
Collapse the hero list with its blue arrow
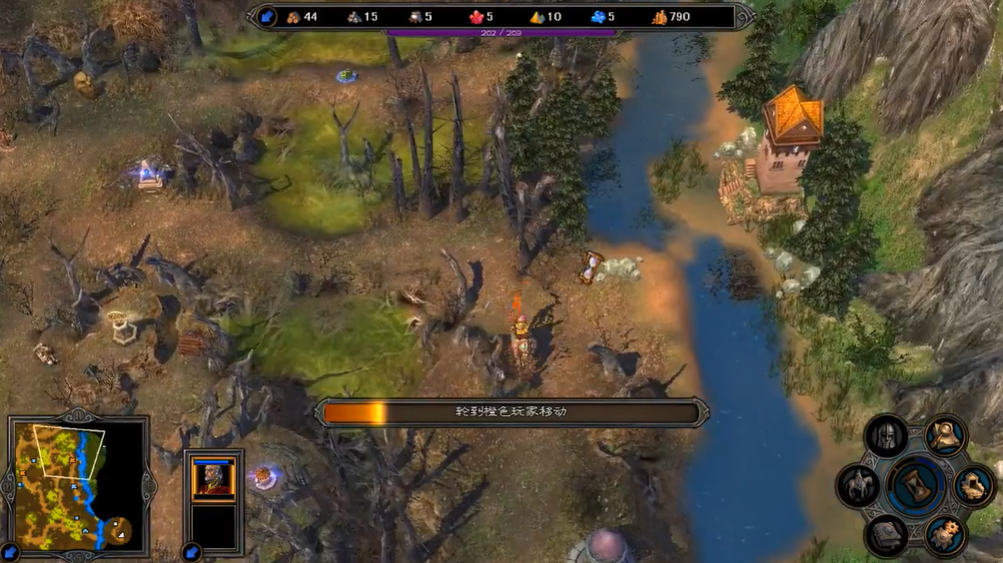(192, 551)
